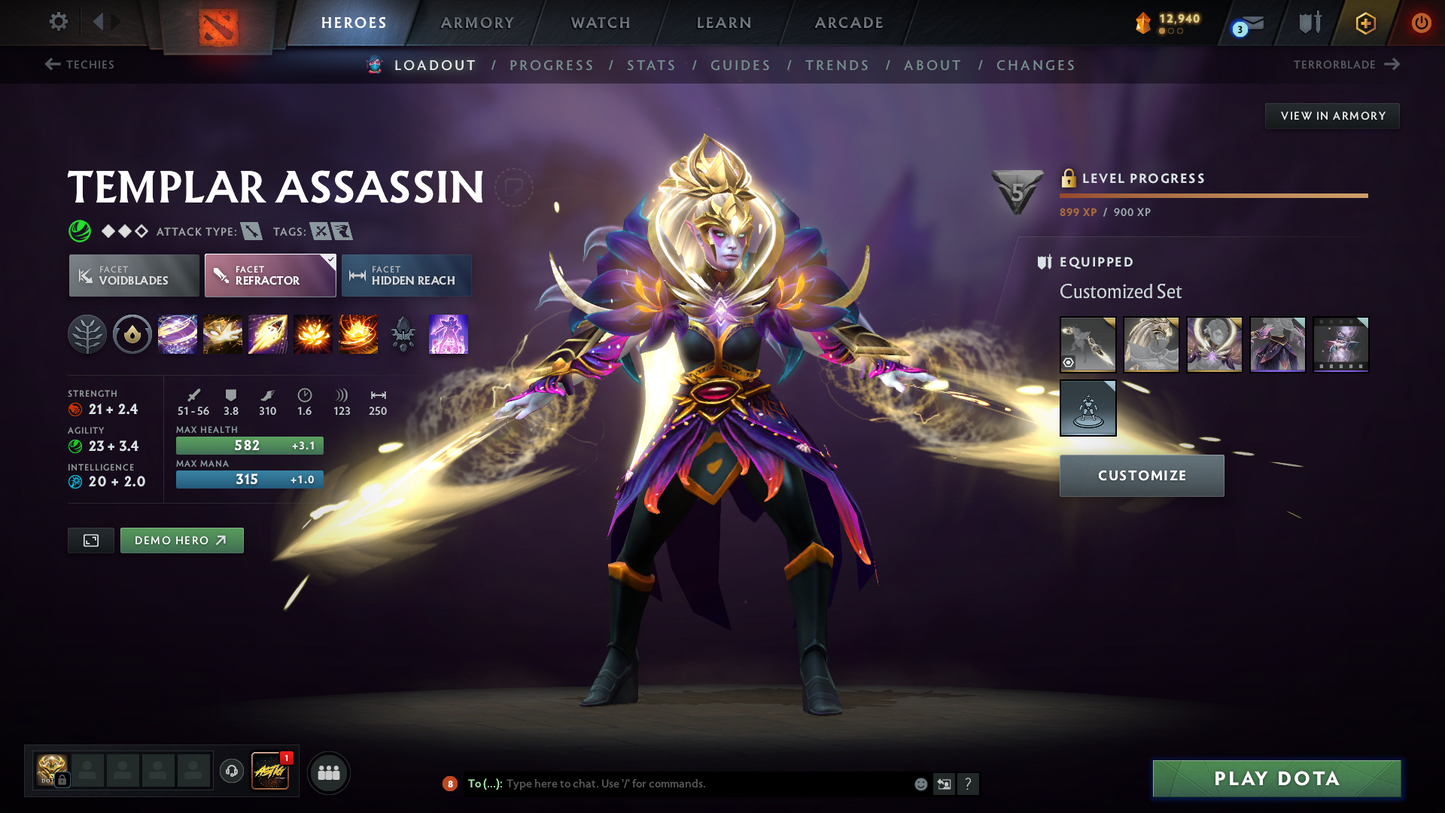Select the Voidblades facet

pos(133,276)
